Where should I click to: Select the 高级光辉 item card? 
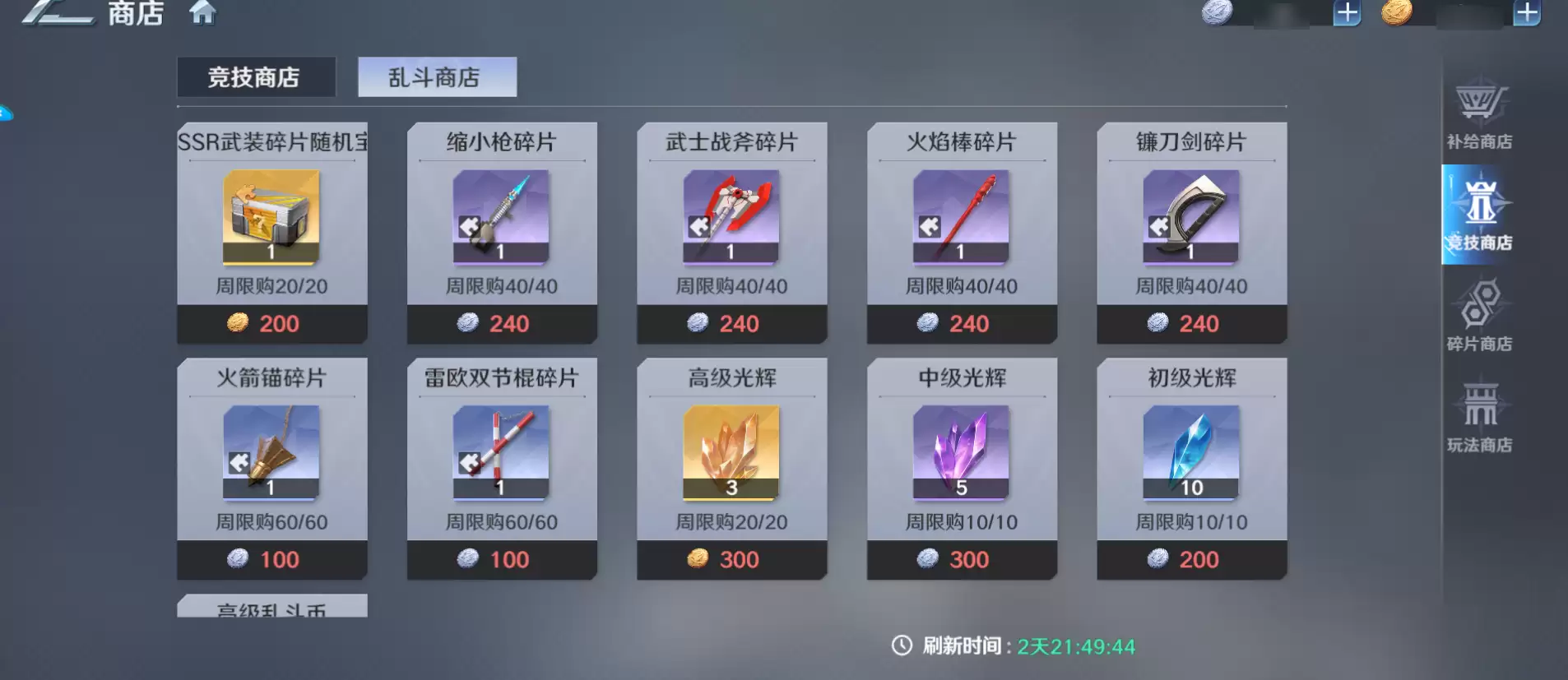[733, 451]
